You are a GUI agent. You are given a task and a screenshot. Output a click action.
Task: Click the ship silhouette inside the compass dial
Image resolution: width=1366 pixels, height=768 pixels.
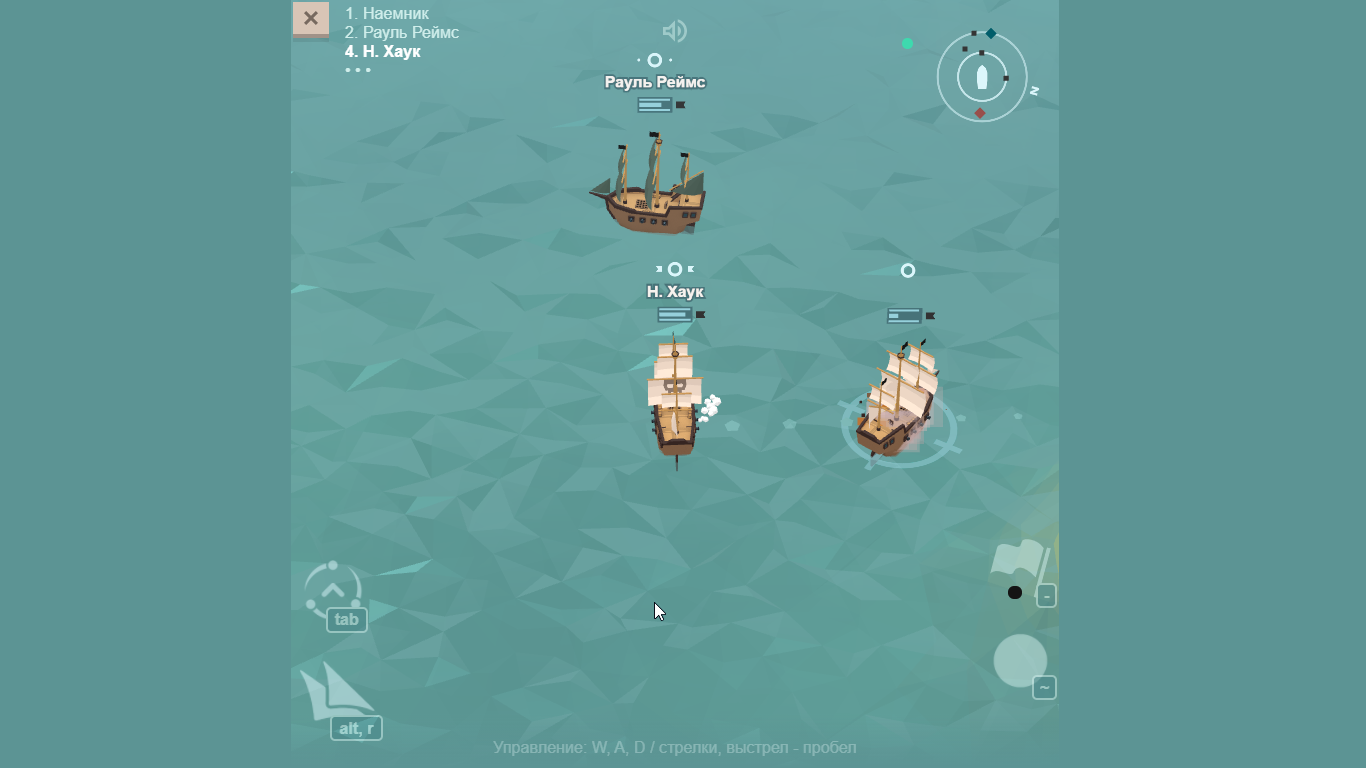point(982,76)
